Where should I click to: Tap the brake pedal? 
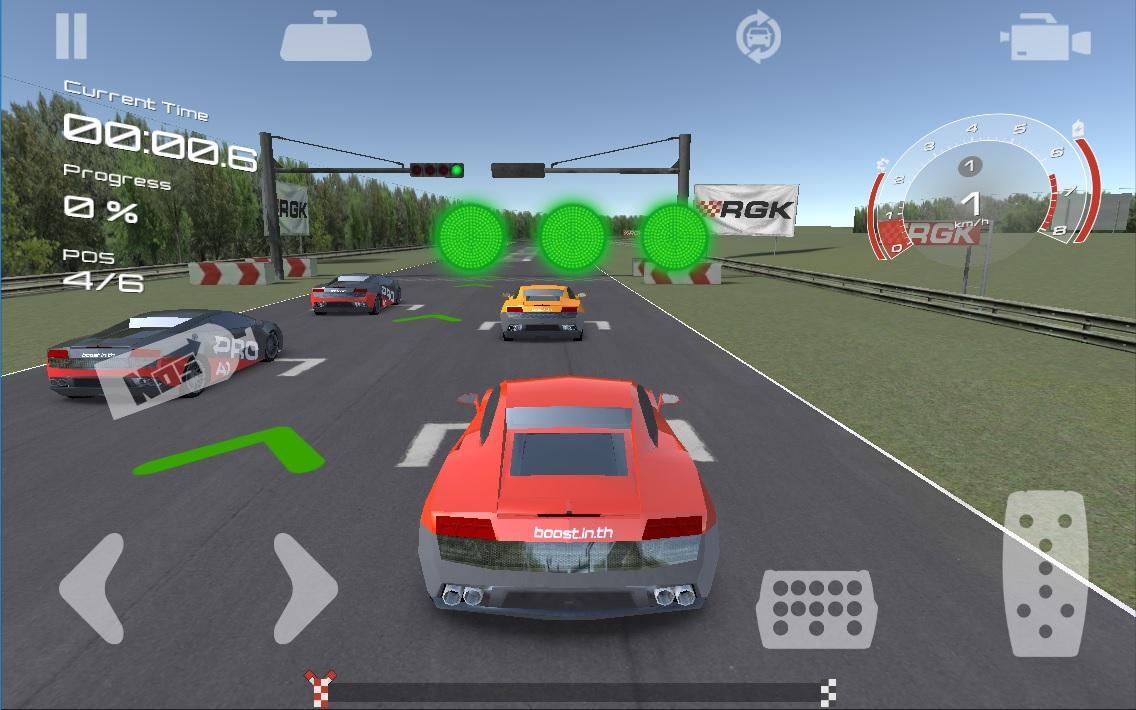816,608
